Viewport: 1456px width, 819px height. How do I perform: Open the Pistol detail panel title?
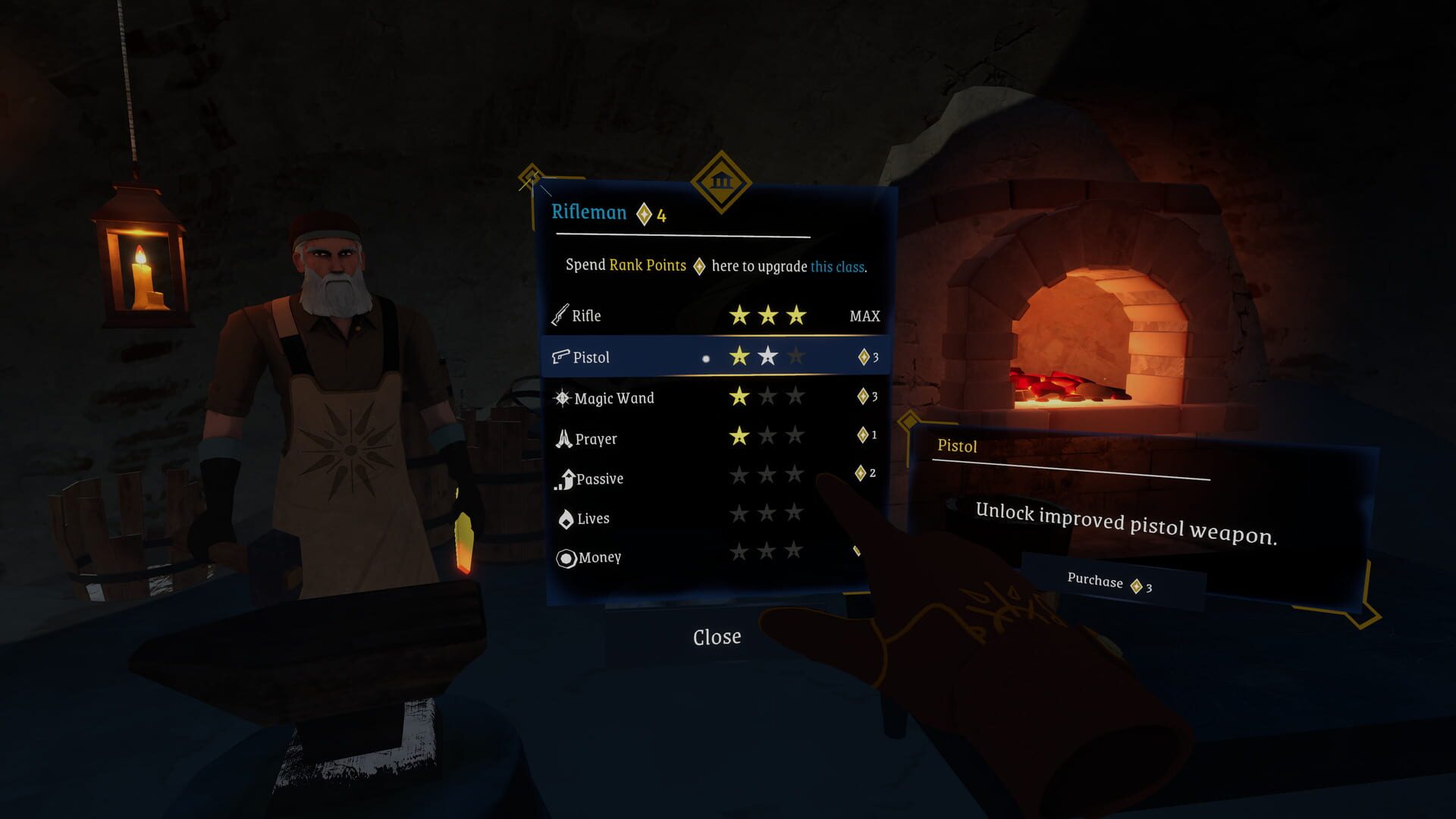pos(958,447)
